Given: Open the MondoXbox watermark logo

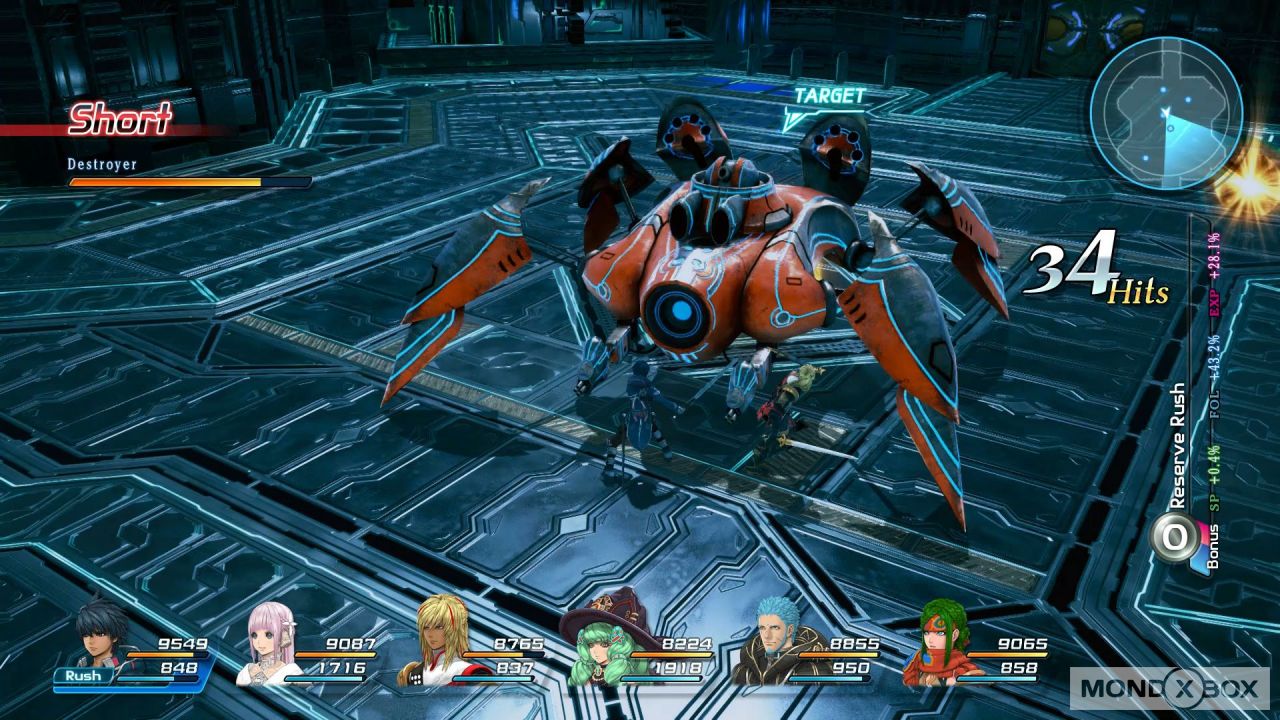Looking at the screenshot, I should [1169, 687].
